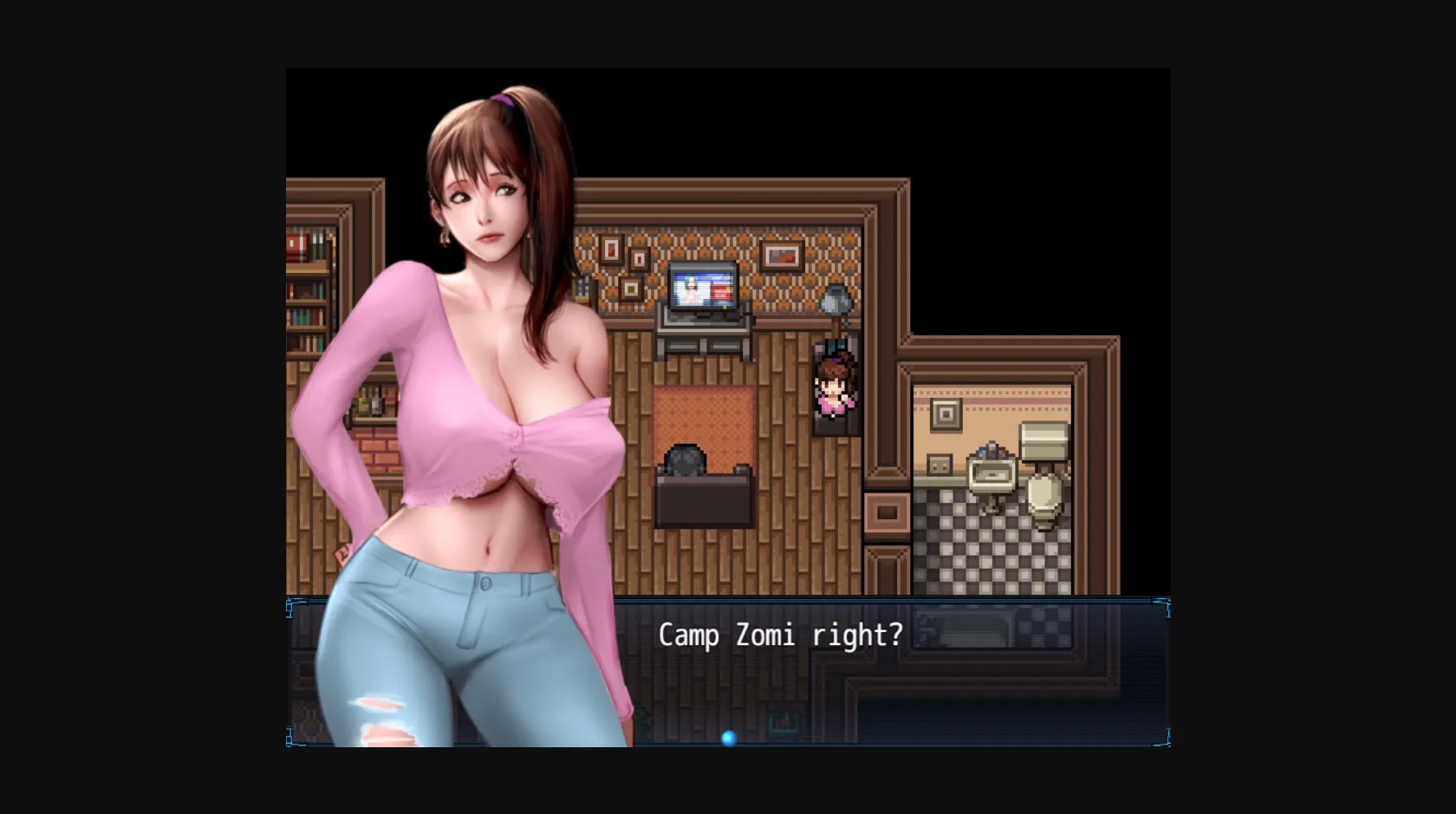Click the text Camp Zomi right?
Image resolution: width=1456 pixels, height=814 pixels.
tap(780, 635)
